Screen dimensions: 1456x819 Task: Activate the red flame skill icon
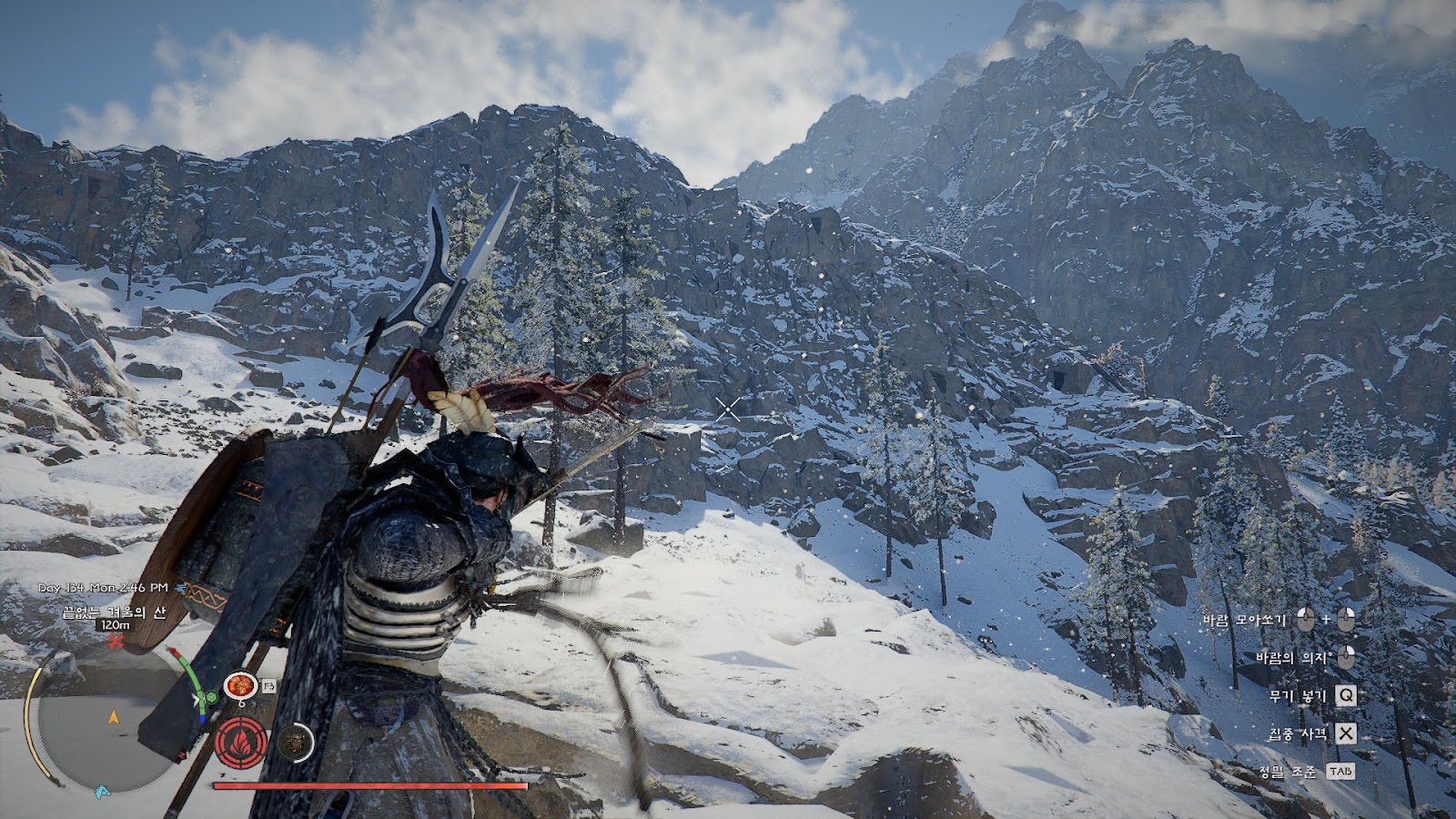click(241, 743)
